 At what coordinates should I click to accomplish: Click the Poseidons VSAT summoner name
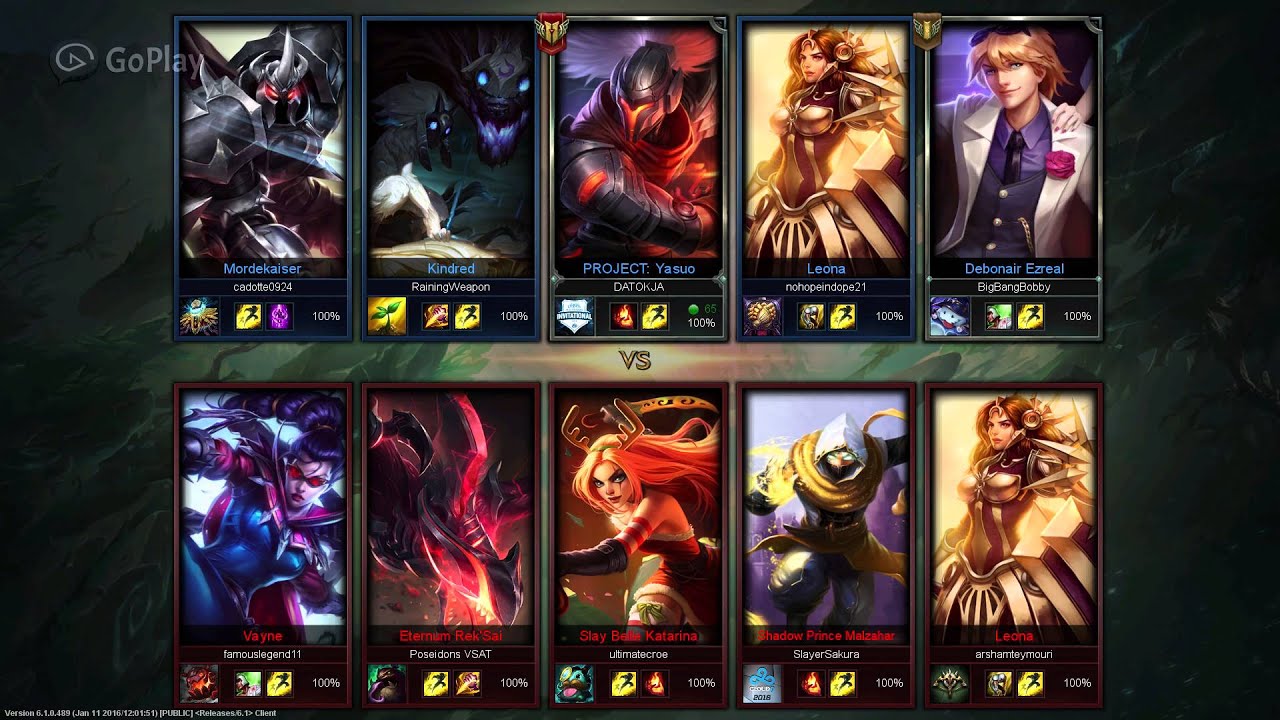pos(450,654)
